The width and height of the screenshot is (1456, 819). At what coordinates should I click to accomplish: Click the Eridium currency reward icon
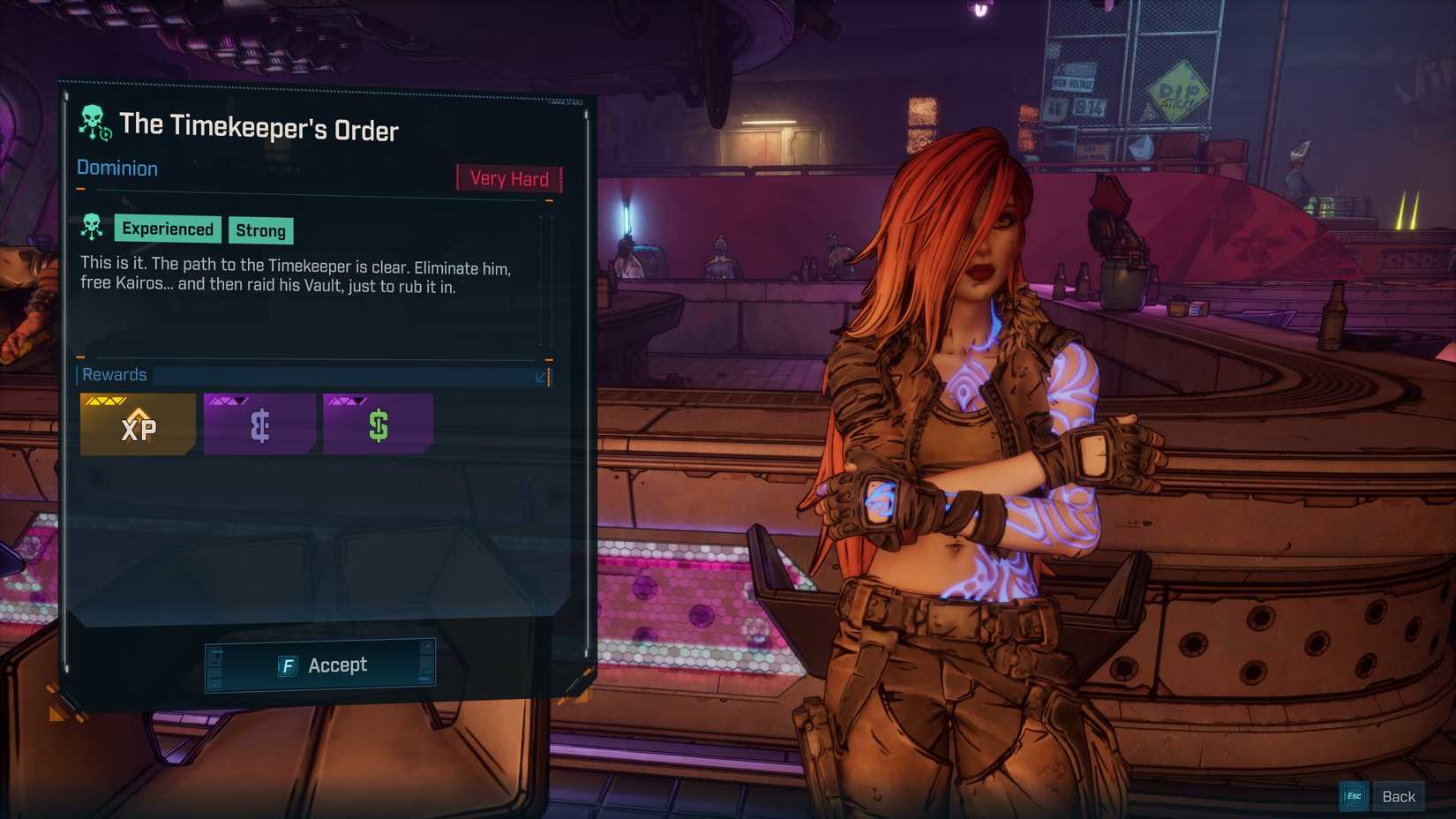click(x=259, y=426)
